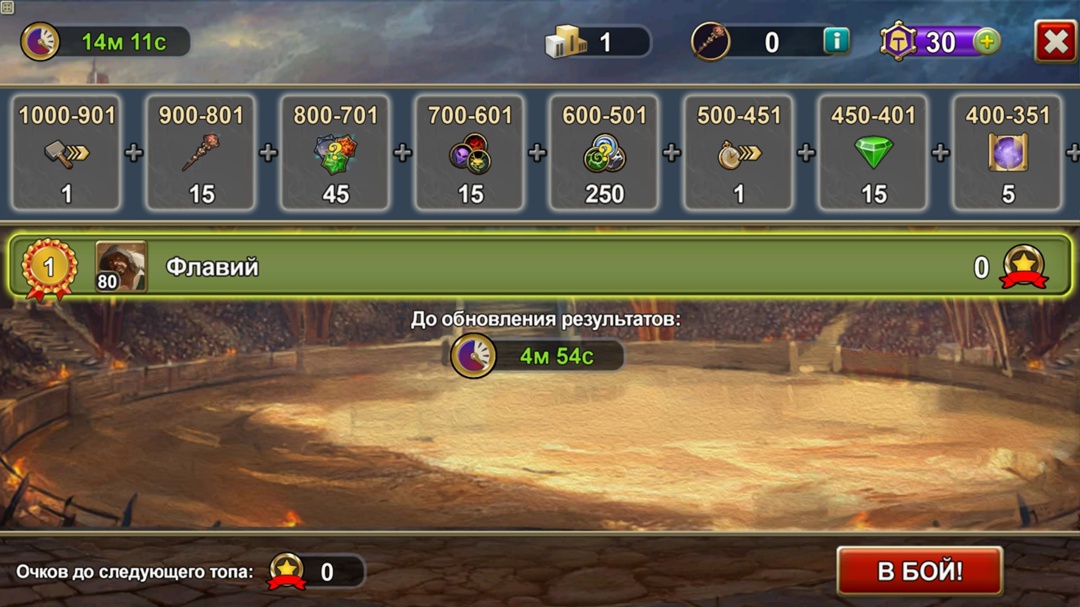Select the 900-801 staff reward tile
Viewport: 1080px width, 607px height.
[x=201, y=153]
